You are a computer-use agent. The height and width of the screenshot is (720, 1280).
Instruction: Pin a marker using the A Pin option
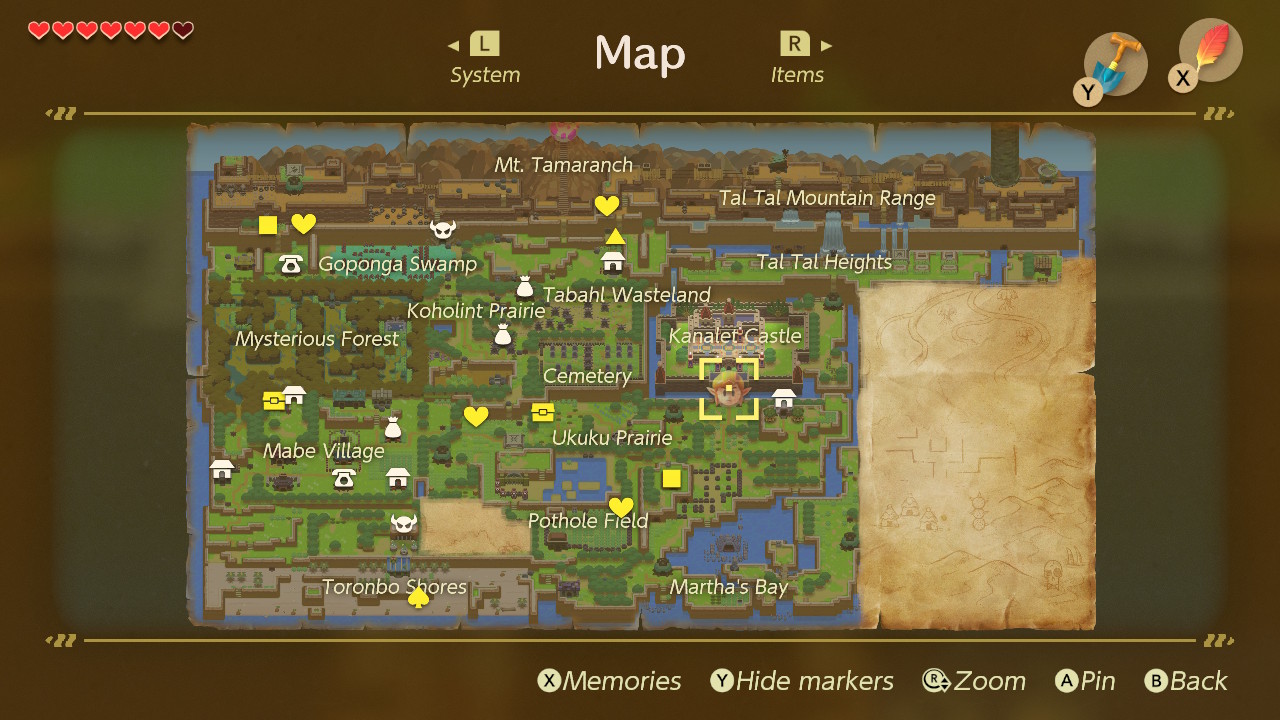click(x=1085, y=681)
